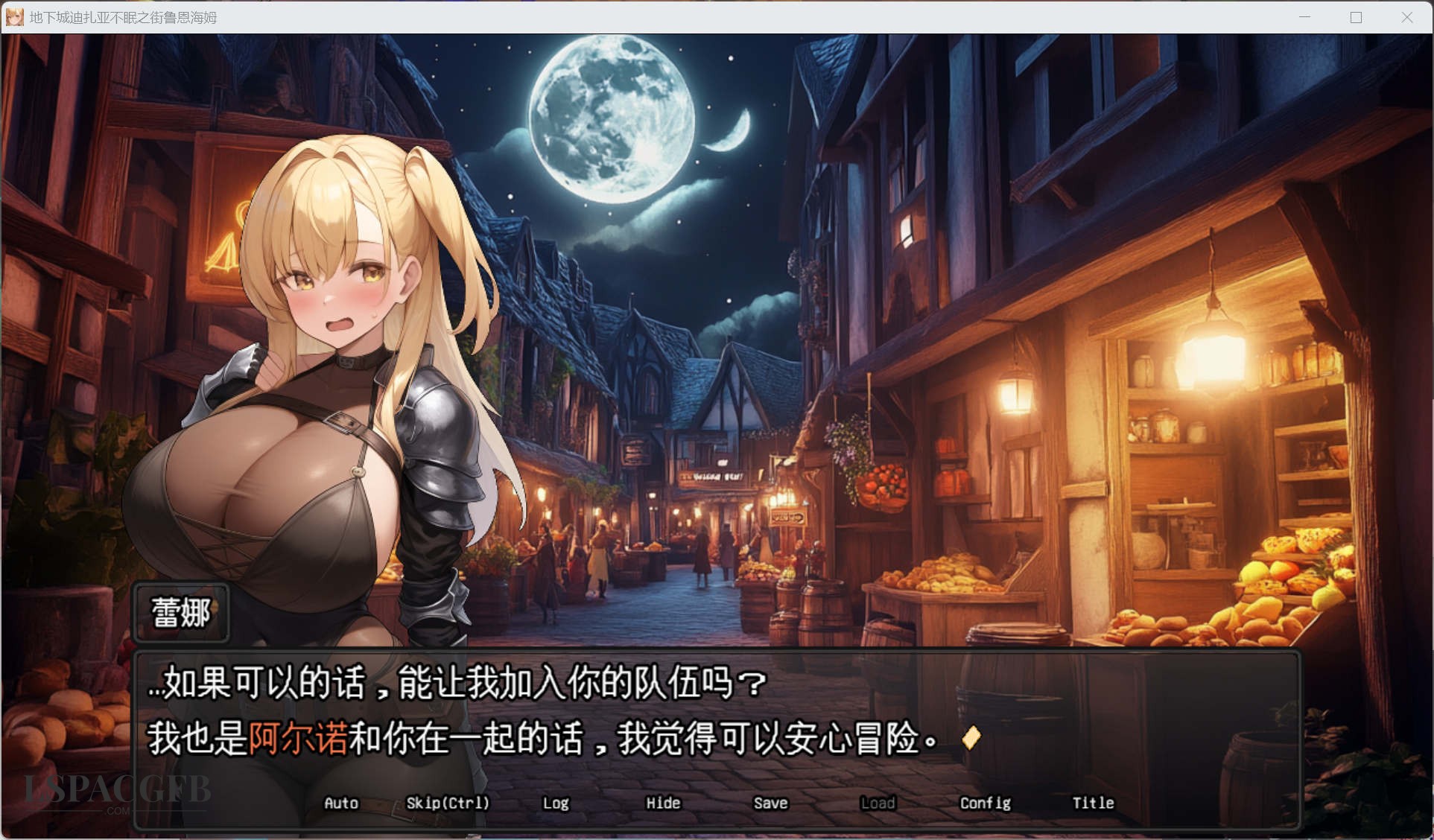Maximize the game window
This screenshot has height=840, width=1434.
pyautogui.click(x=1356, y=17)
